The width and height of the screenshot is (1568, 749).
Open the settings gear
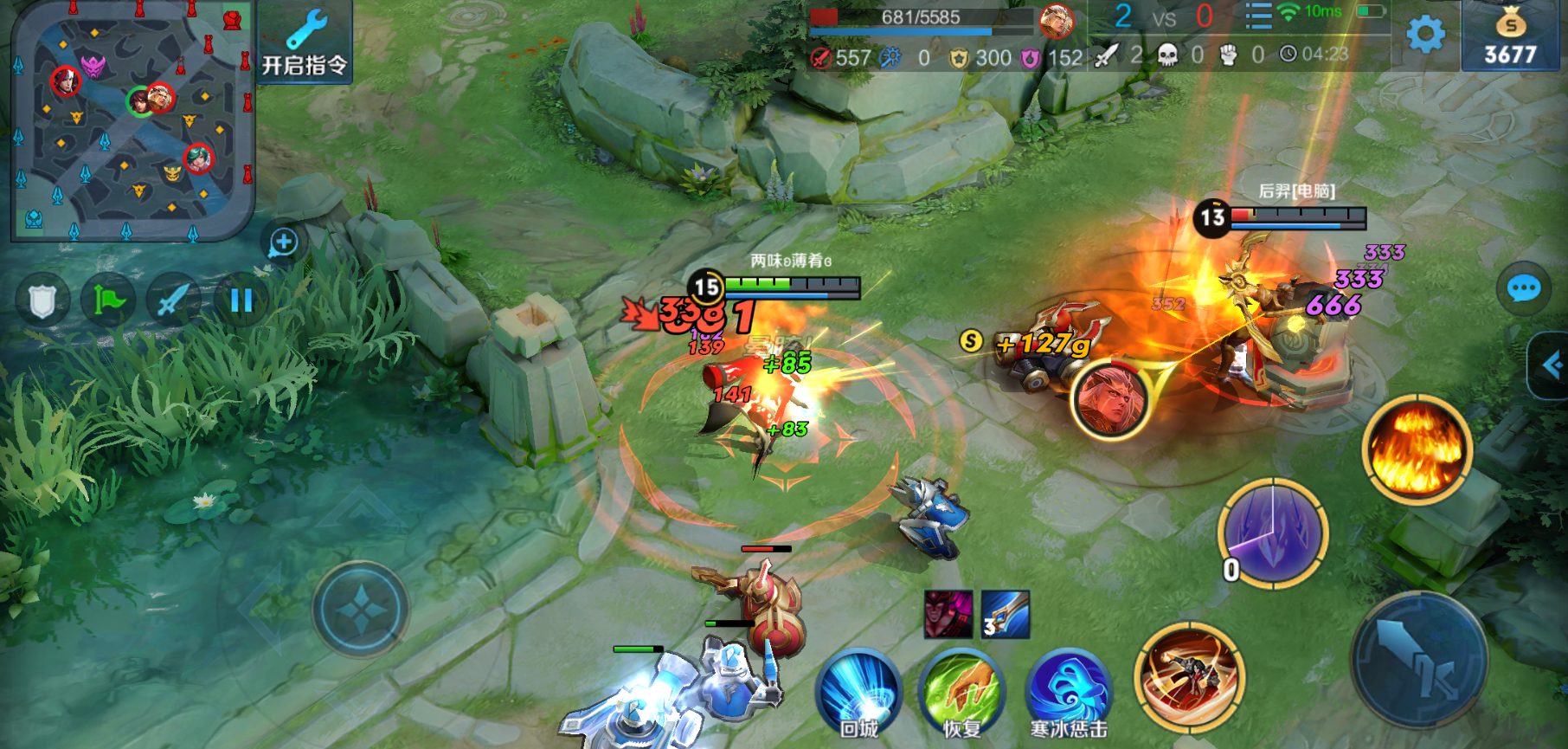(x=1424, y=35)
